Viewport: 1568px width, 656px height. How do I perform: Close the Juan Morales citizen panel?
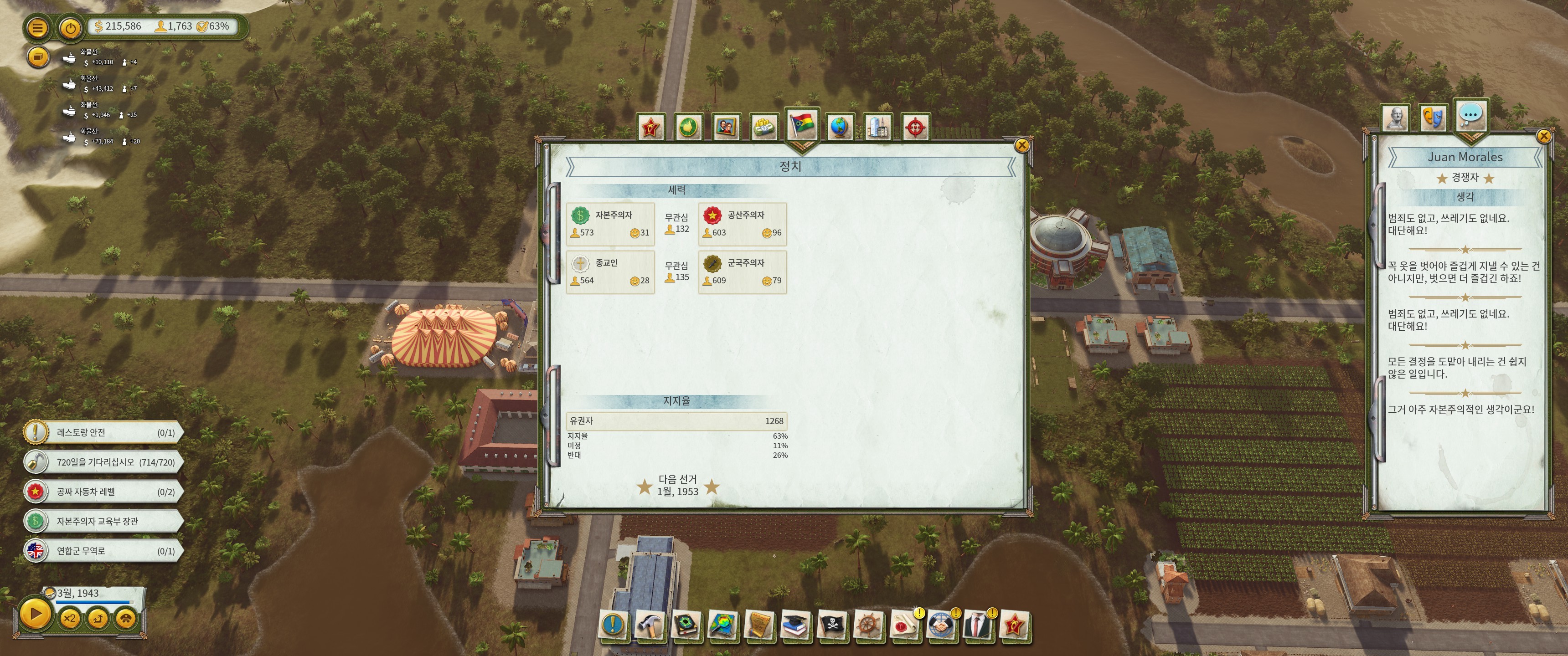click(x=1544, y=136)
